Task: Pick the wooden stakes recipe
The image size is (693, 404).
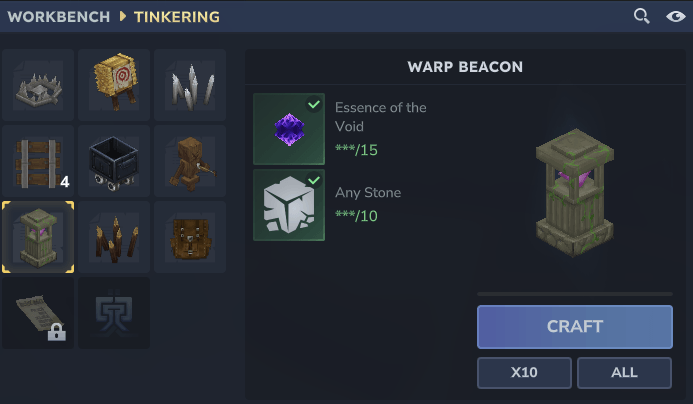Action: [x=114, y=237]
